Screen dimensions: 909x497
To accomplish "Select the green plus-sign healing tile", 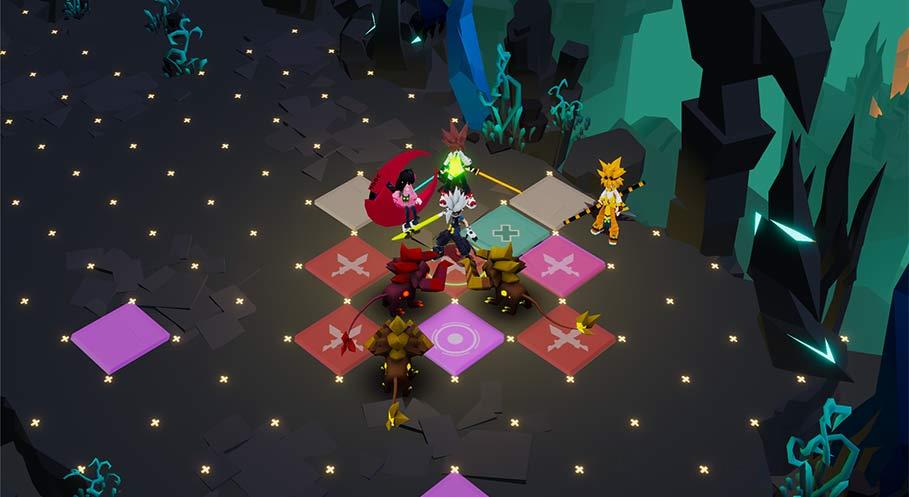I will click(511, 231).
